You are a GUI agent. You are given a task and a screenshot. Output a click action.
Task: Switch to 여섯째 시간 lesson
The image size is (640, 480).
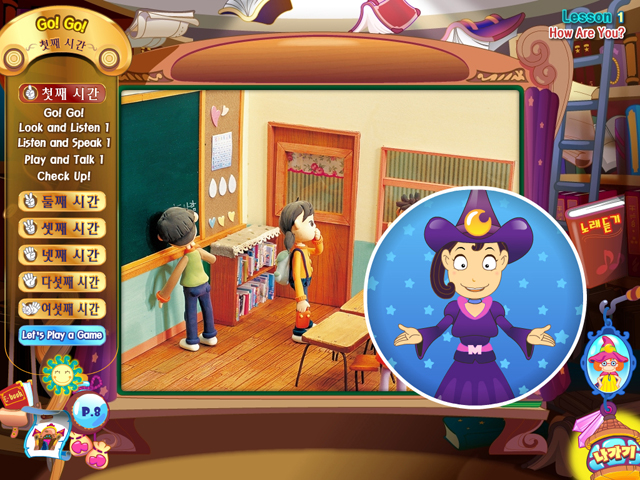62,309
